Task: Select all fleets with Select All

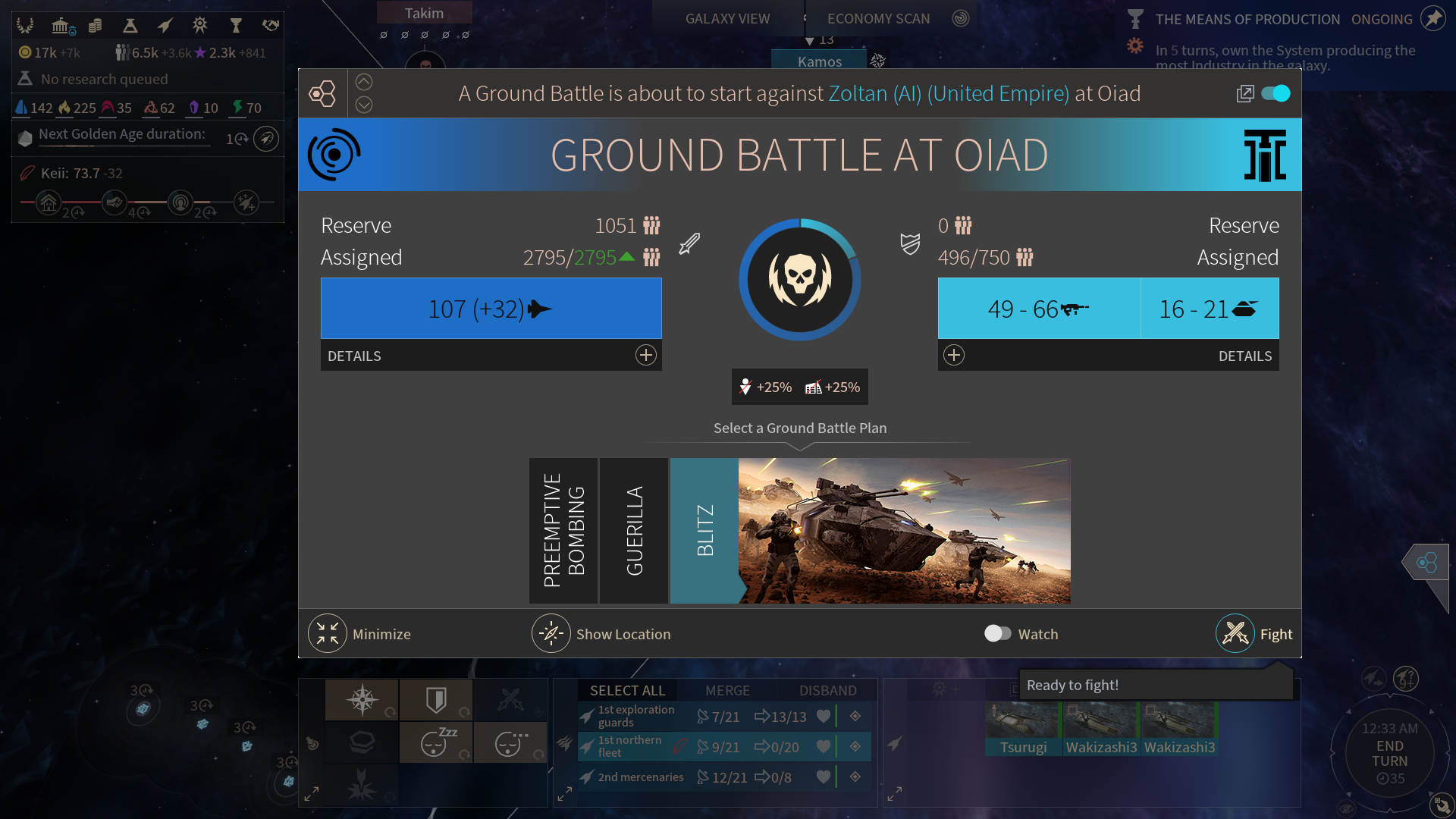Action: (627, 690)
